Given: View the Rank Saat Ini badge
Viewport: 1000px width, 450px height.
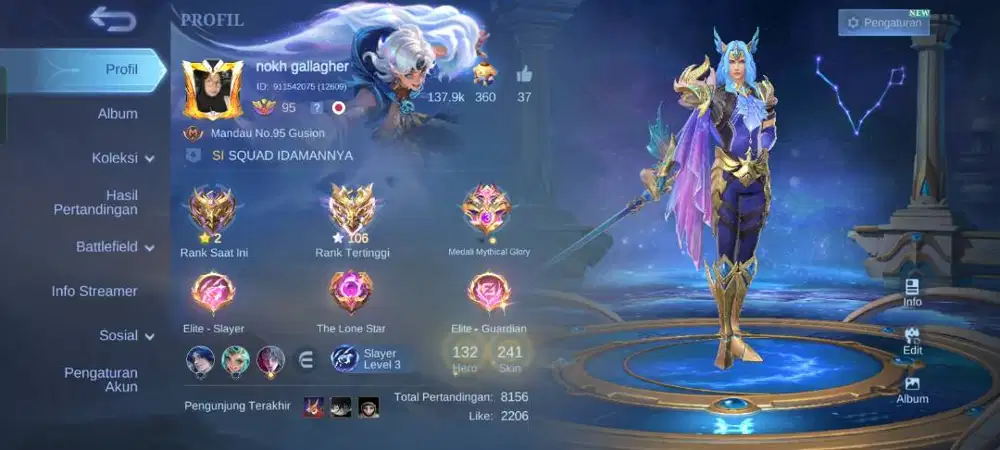Looking at the screenshot, I should 213,208.
